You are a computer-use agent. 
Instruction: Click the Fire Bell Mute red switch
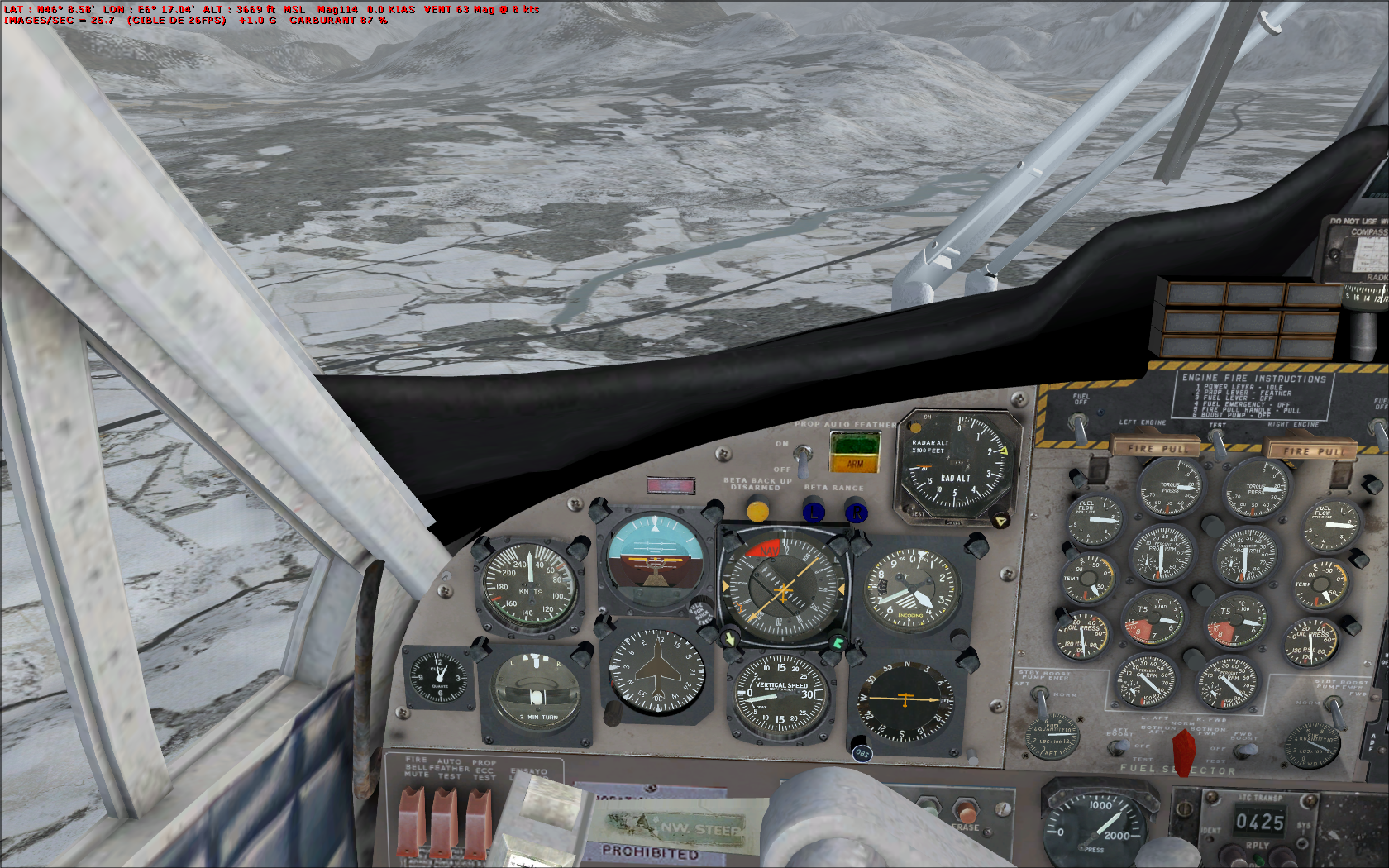(412, 820)
